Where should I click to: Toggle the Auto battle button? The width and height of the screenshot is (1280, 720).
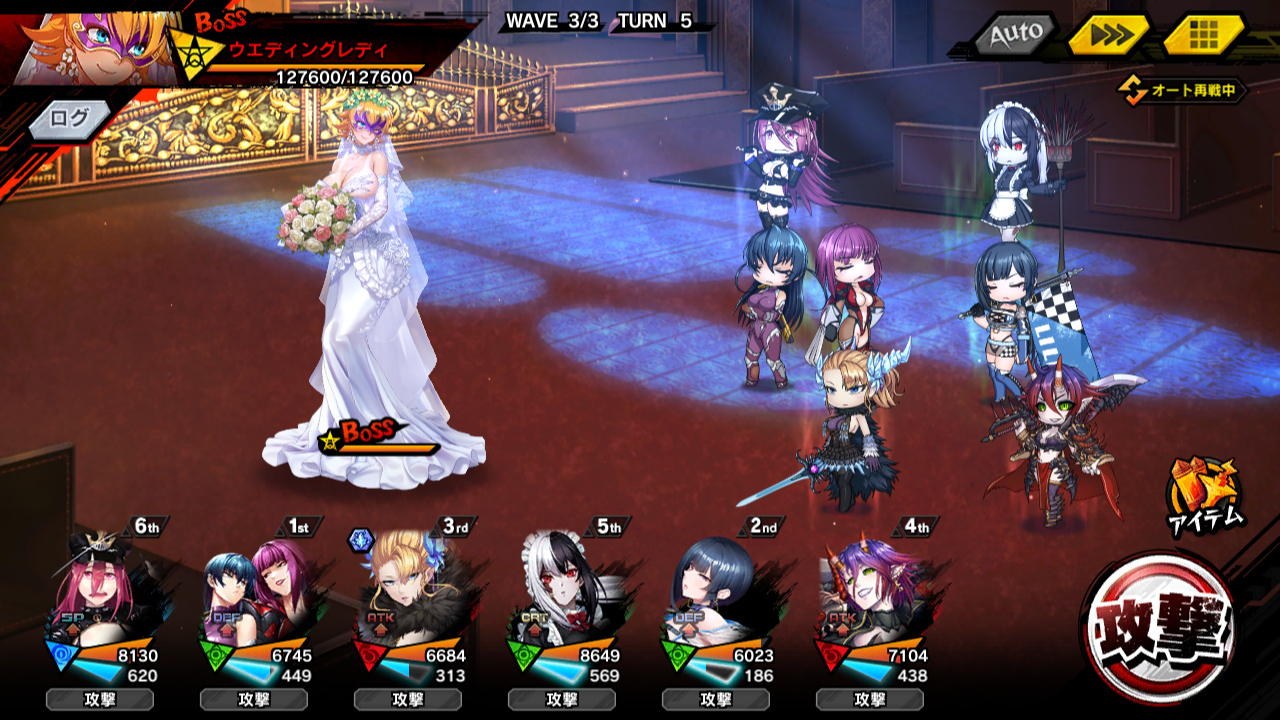point(1016,36)
